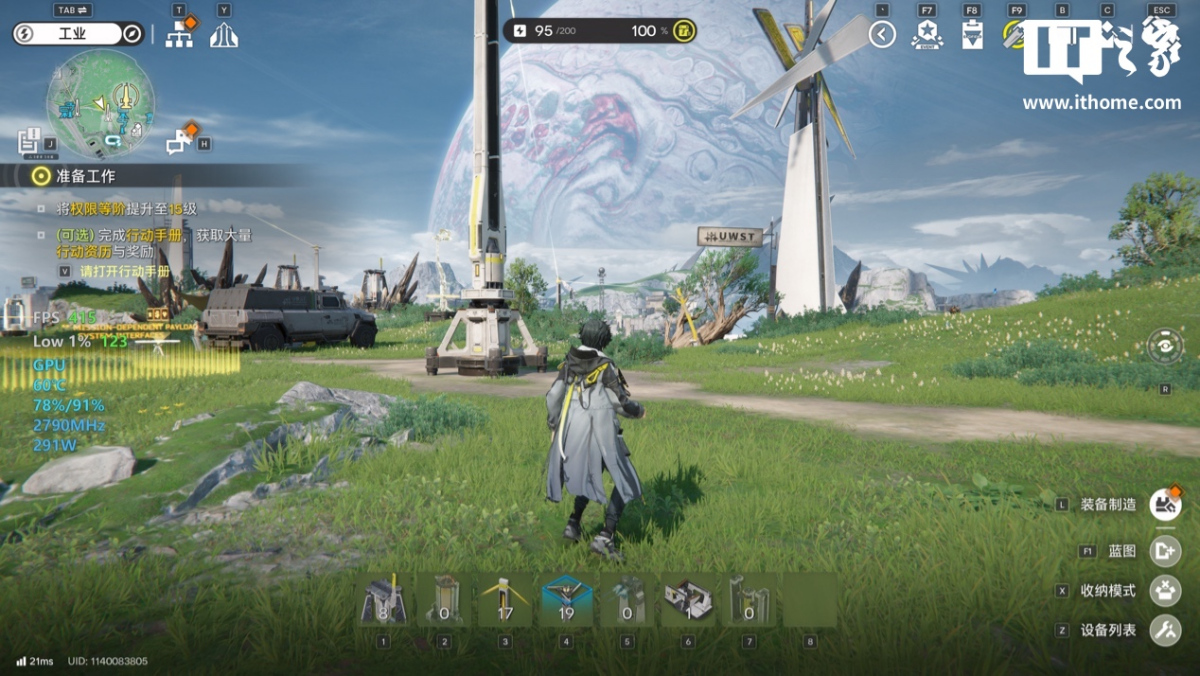Open the tech tree icon

click(x=180, y=35)
